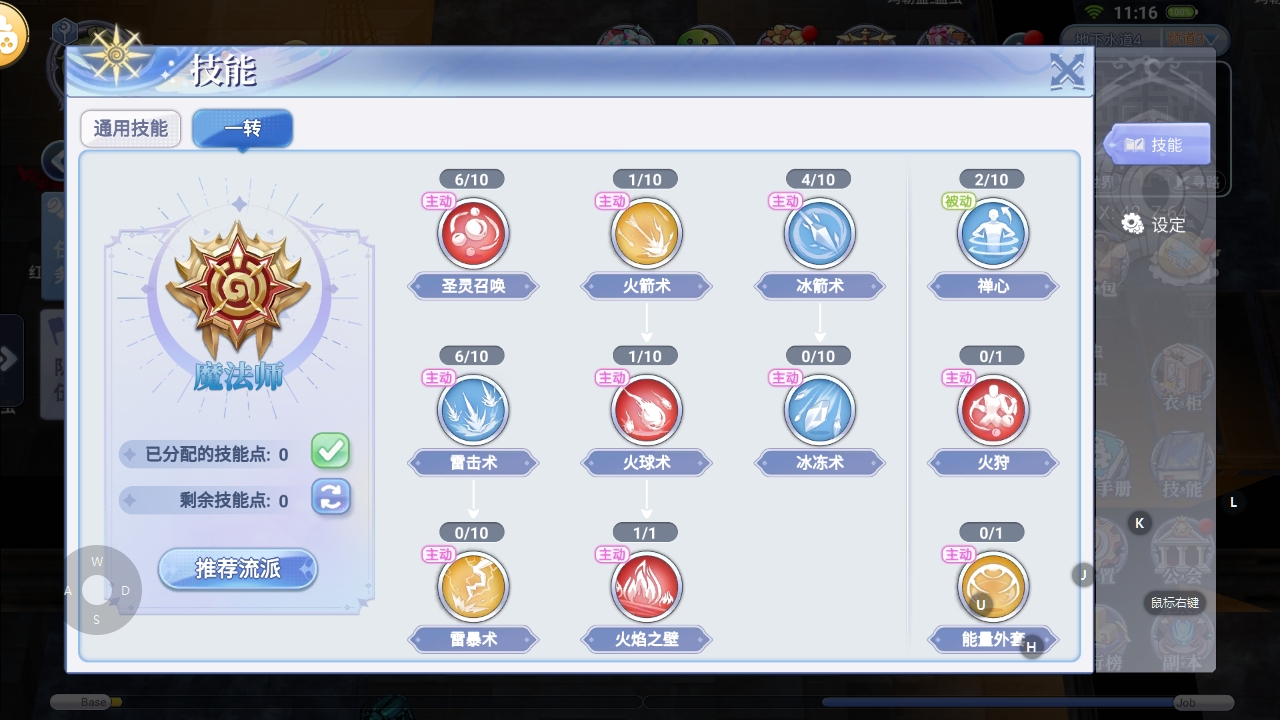Click the 火狩 skill icon
1280x720 pixels.
993,409
